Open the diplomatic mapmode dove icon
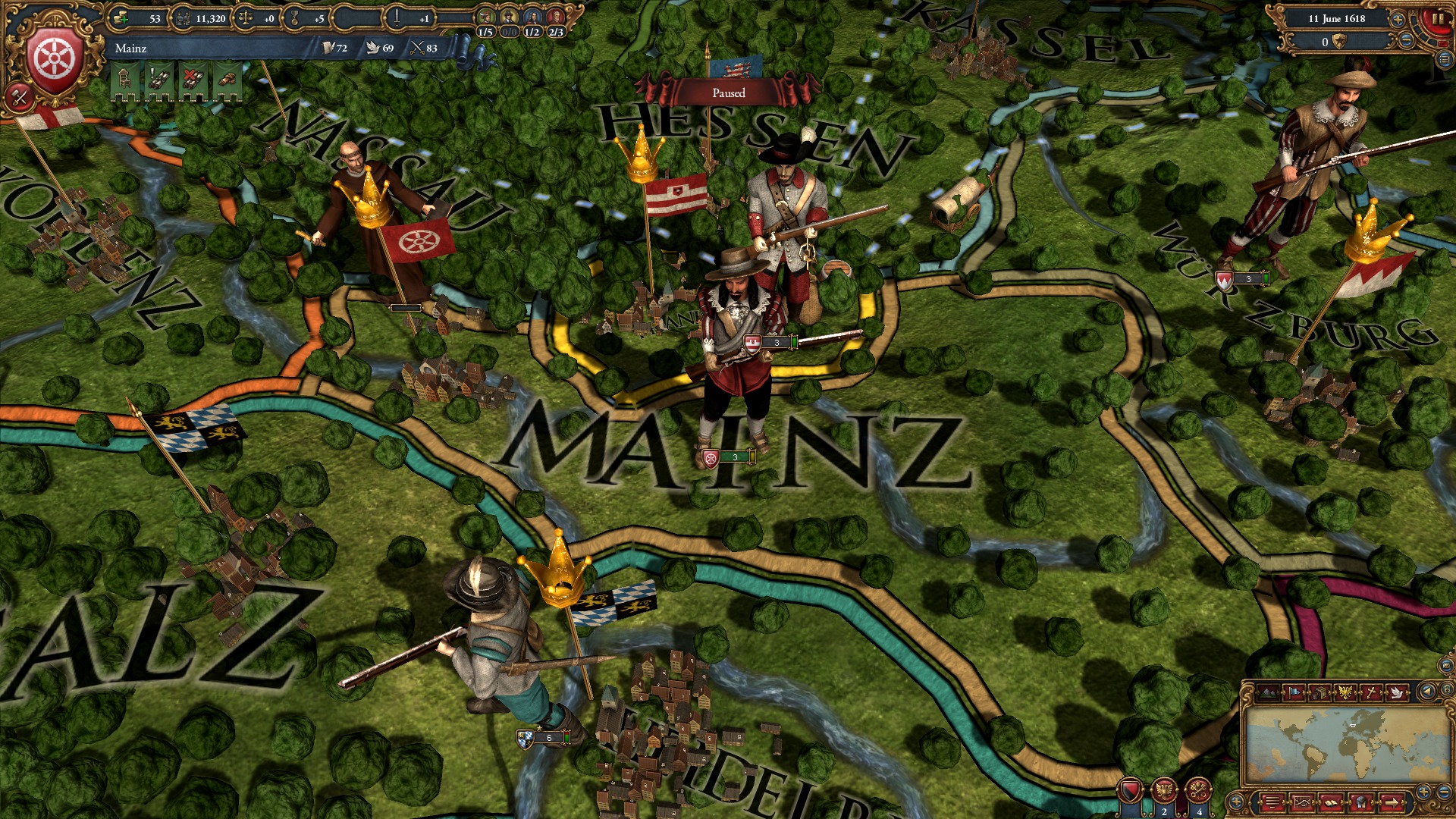This screenshot has height=819, width=1456. [1396, 692]
